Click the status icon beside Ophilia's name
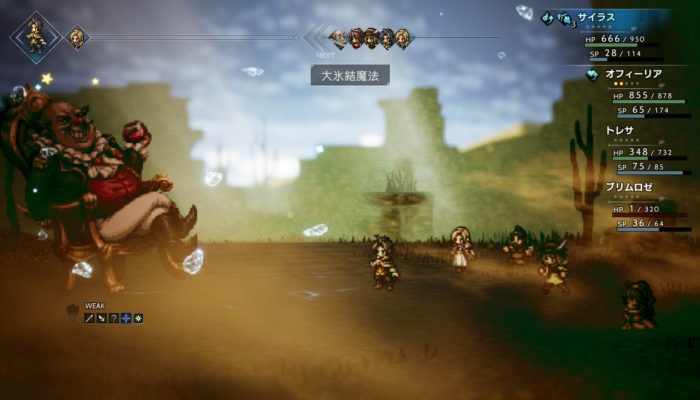700x400 pixels. (592, 74)
